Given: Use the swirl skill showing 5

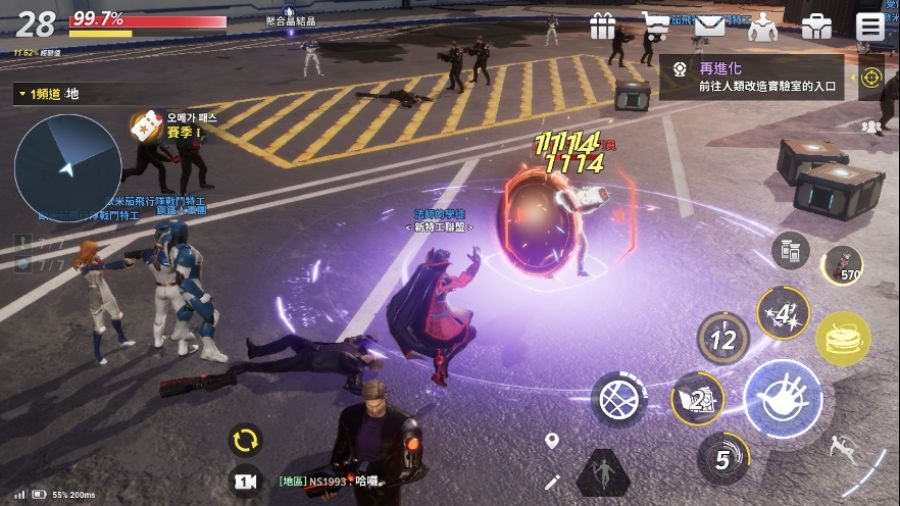Looking at the screenshot, I should click(723, 459).
